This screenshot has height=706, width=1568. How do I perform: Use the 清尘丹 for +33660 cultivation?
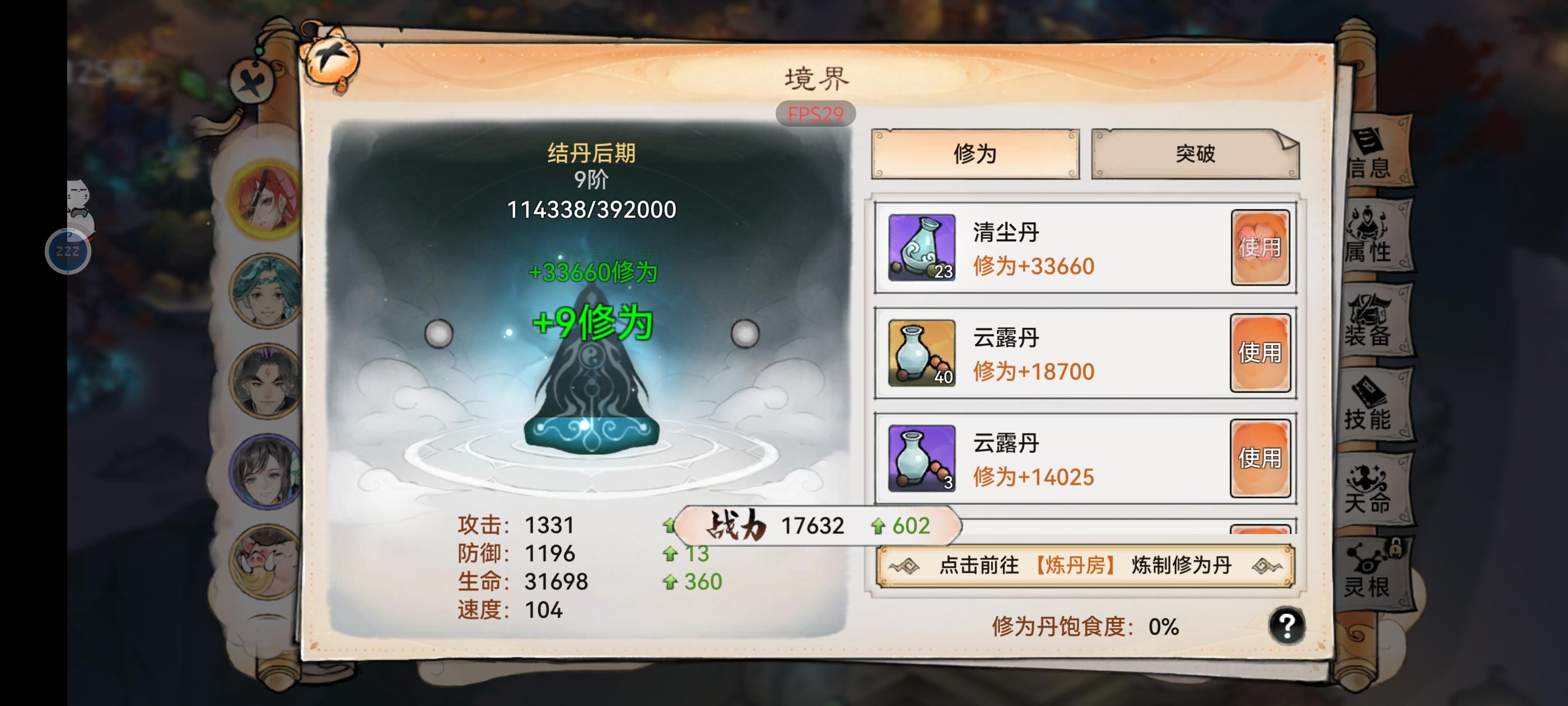click(1260, 247)
